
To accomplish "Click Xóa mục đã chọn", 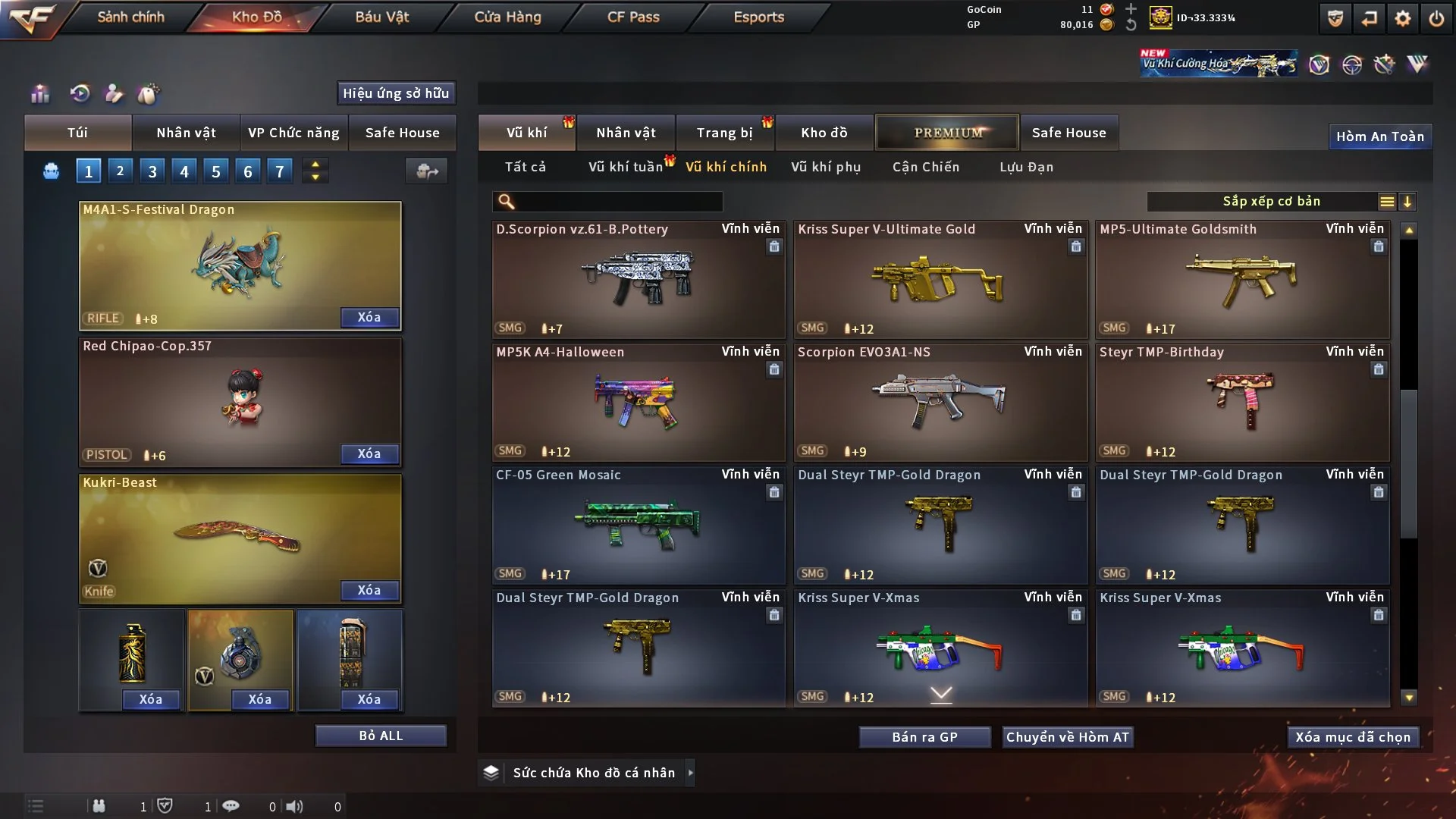I will [x=1352, y=737].
